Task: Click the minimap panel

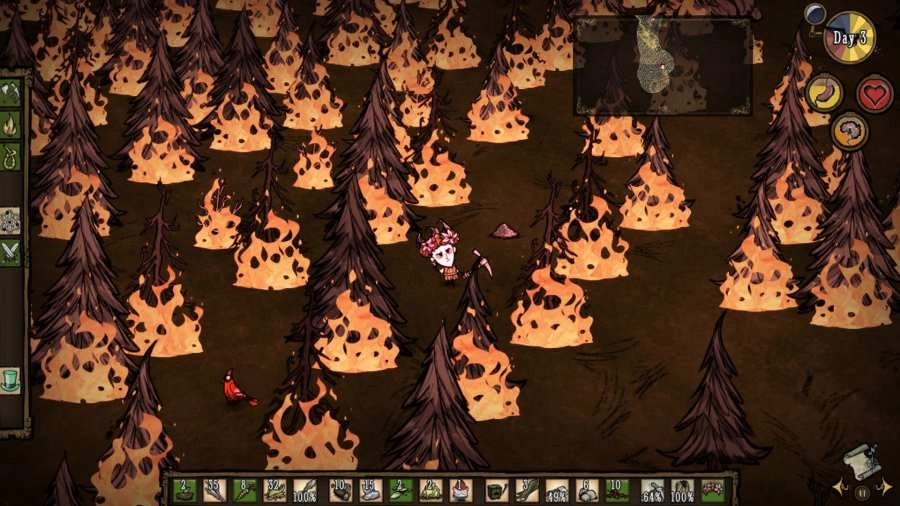Action: pyautogui.click(x=662, y=66)
